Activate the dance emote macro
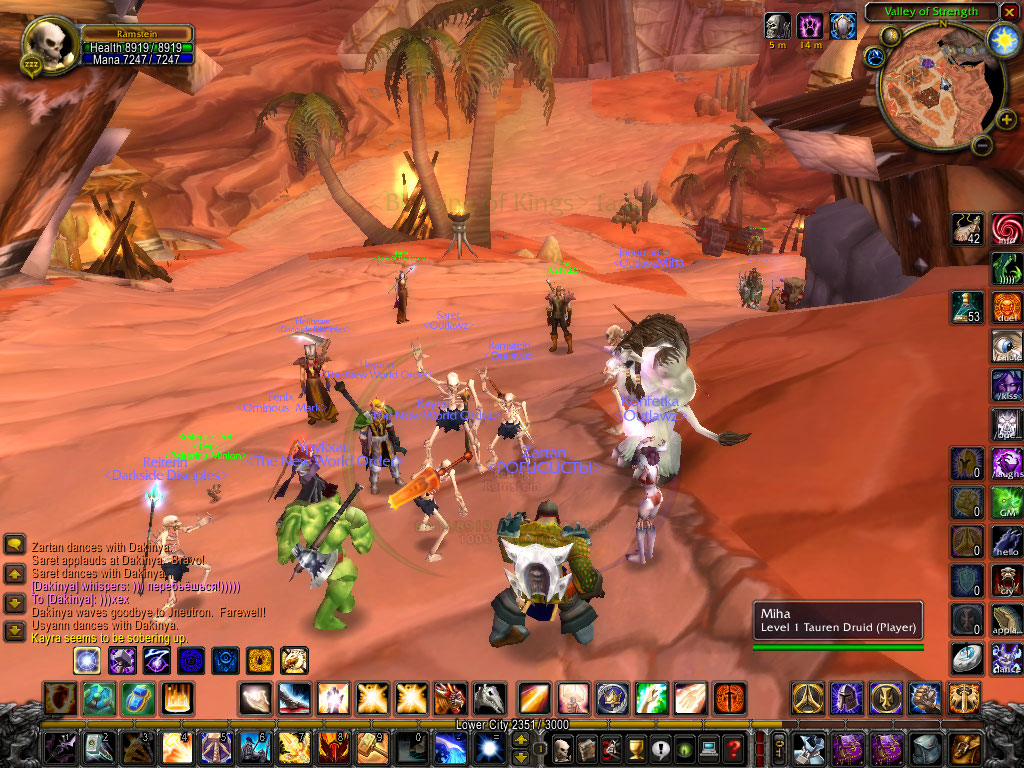Image resolution: width=1024 pixels, height=768 pixels. pos(1007,659)
